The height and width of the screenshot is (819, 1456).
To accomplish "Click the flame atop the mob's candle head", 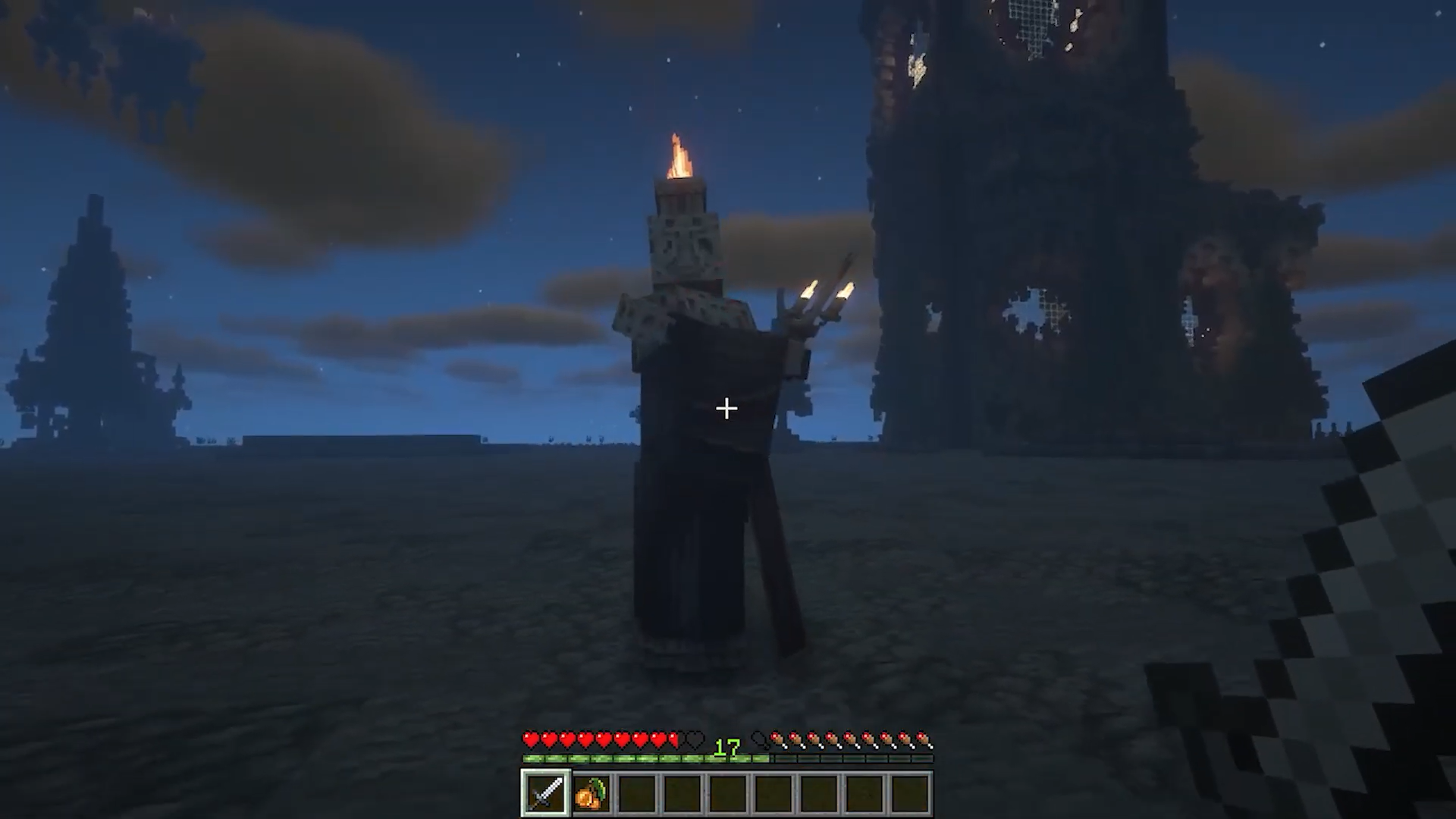I will [677, 155].
